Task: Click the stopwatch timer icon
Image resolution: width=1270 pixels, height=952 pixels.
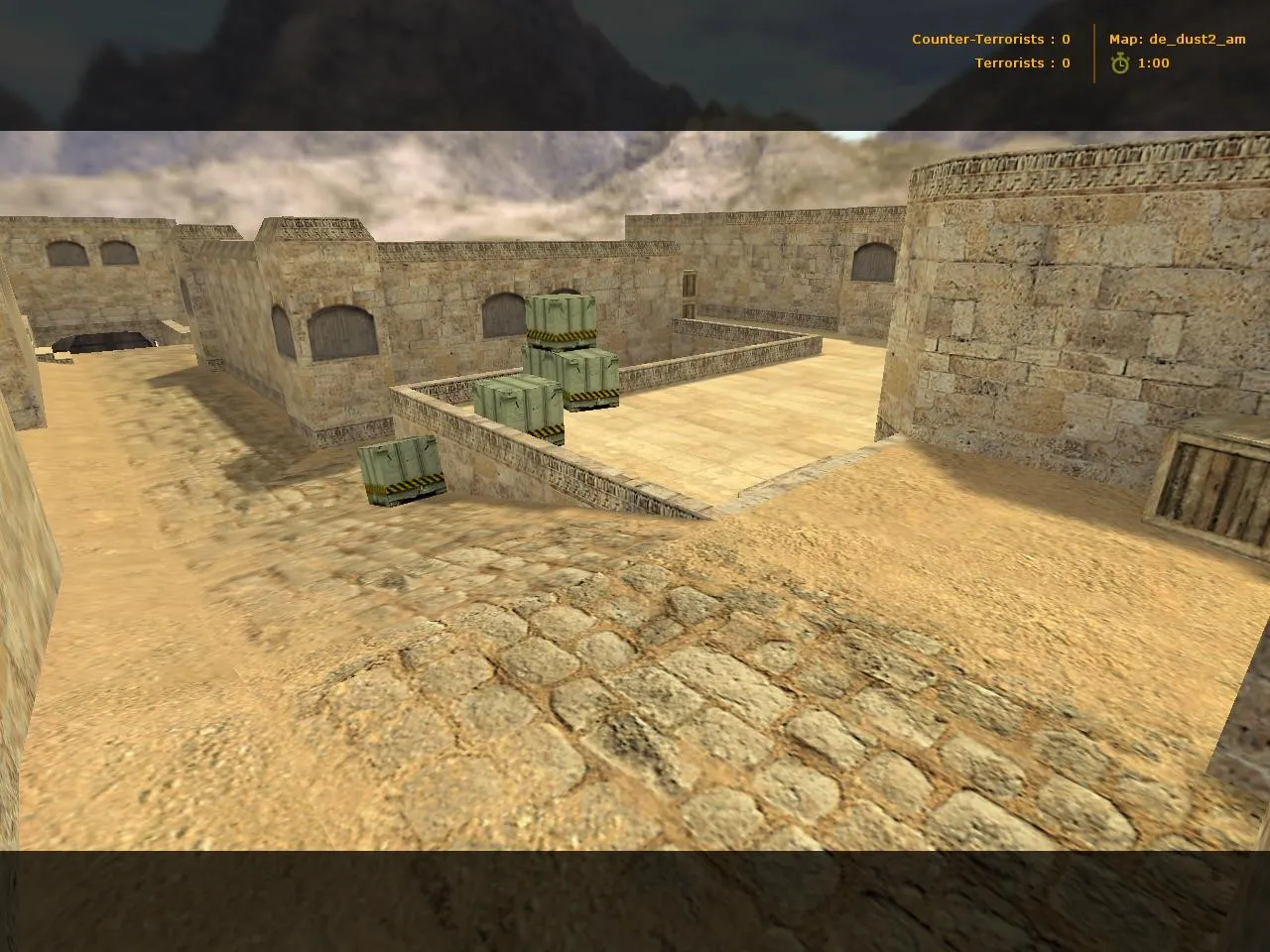Action: tap(1120, 61)
